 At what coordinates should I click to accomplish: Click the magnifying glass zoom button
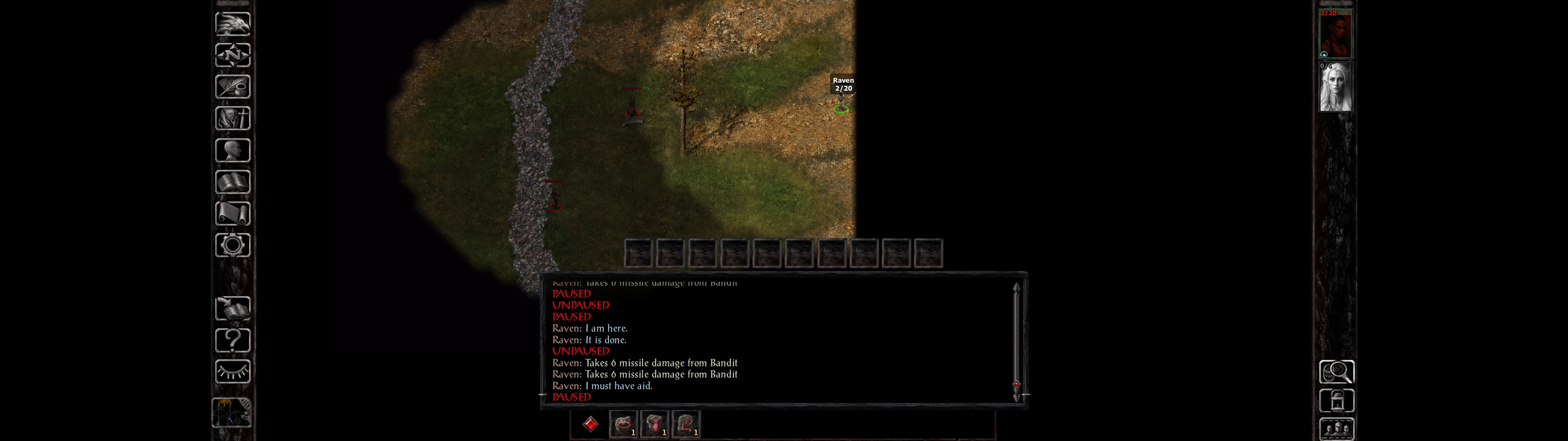click(x=1337, y=371)
